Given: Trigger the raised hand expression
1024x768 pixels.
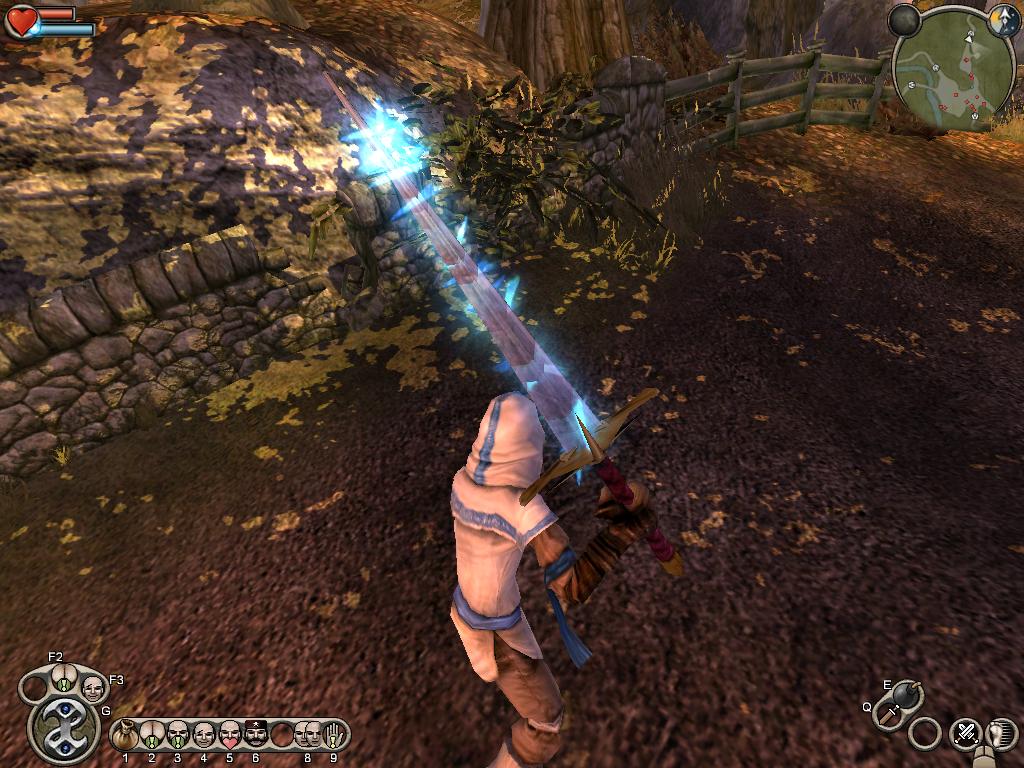Looking at the screenshot, I should click(332, 735).
